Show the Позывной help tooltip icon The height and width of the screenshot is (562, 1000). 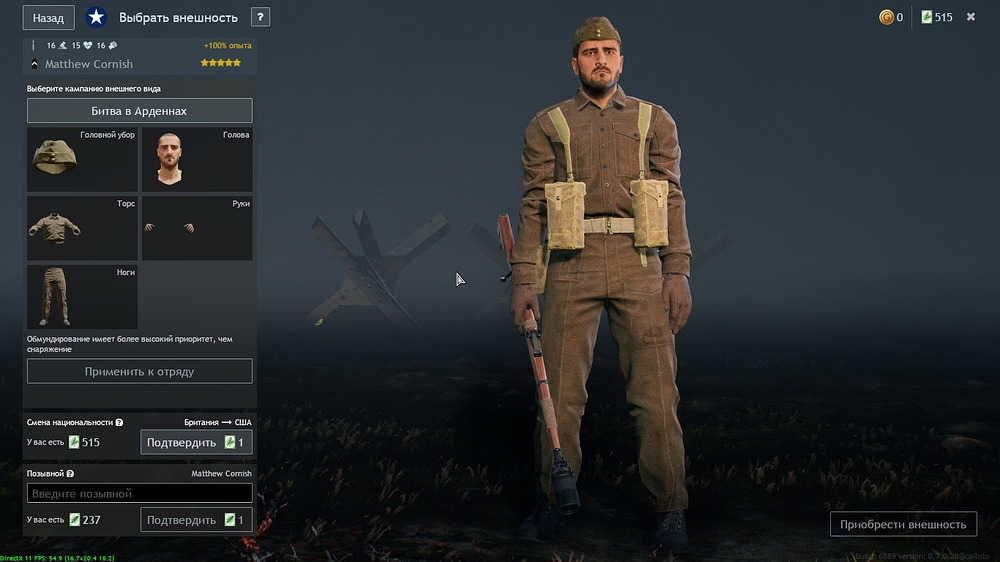point(70,474)
